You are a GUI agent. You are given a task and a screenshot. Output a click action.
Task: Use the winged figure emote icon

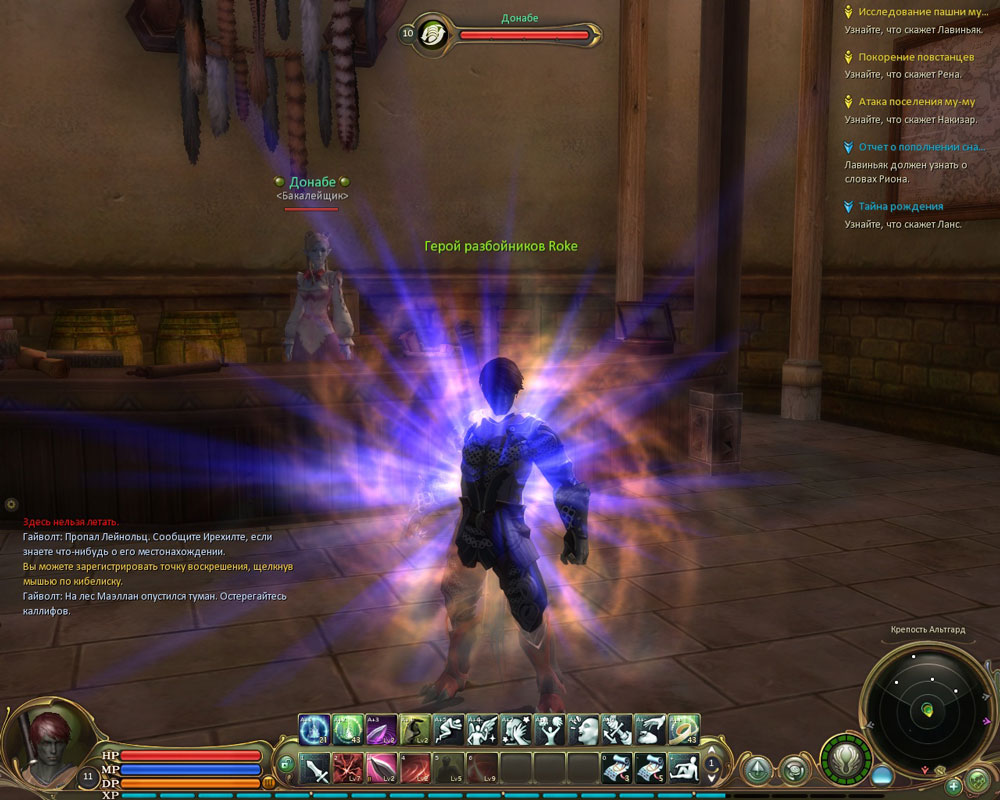[482, 729]
